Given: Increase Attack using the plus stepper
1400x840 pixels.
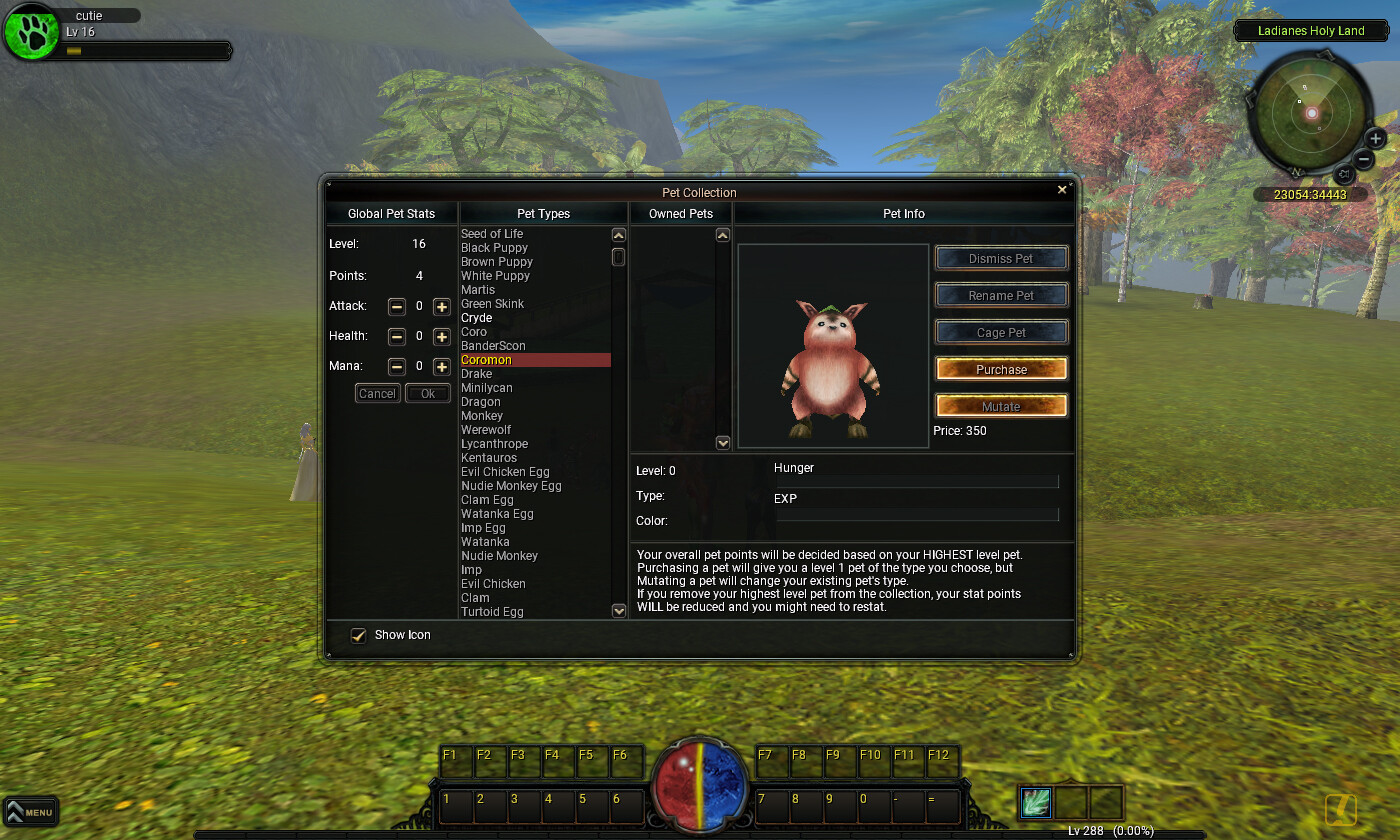Looking at the screenshot, I should pyautogui.click(x=441, y=306).
